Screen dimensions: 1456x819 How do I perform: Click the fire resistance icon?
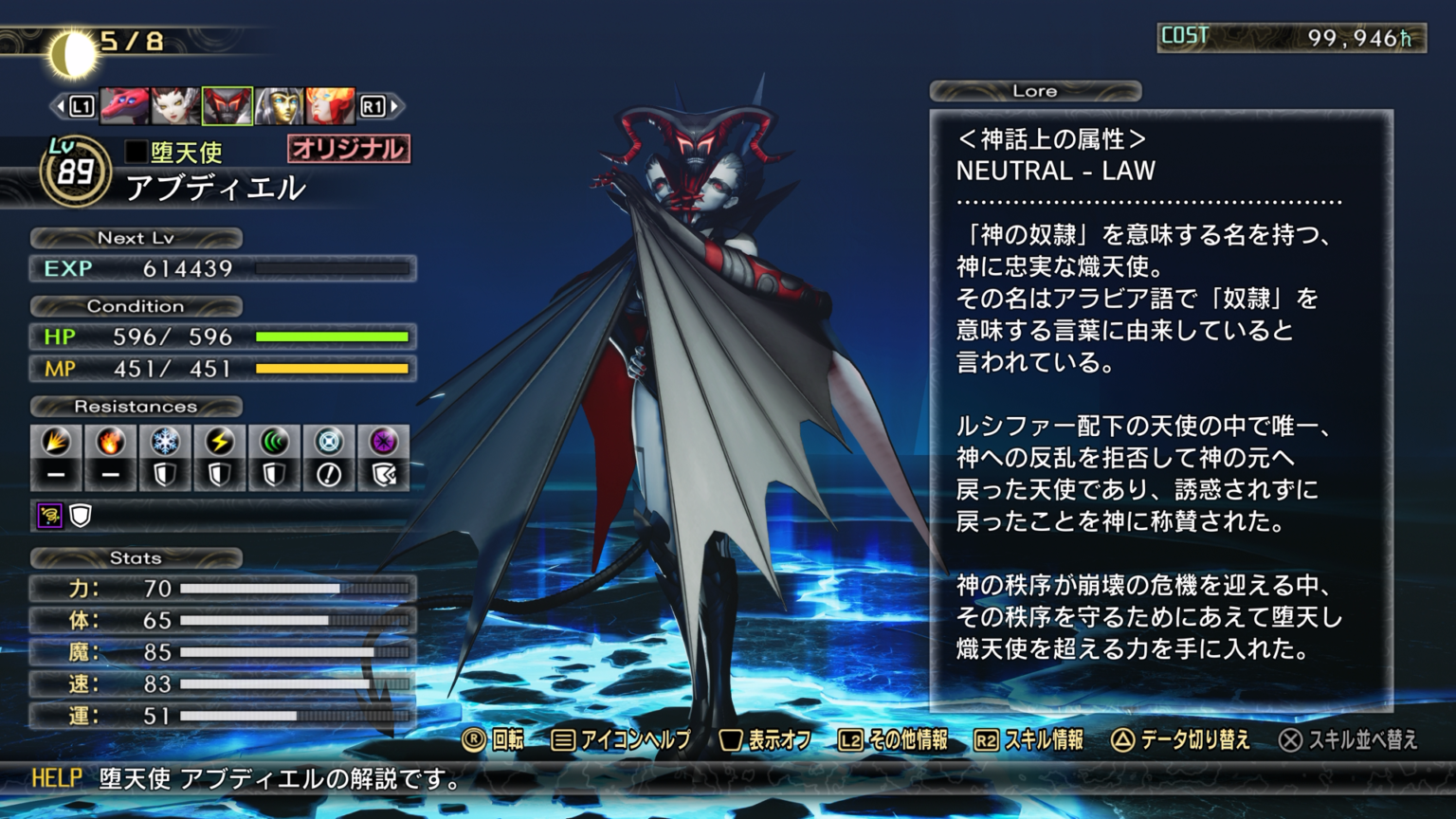pos(109,442)
